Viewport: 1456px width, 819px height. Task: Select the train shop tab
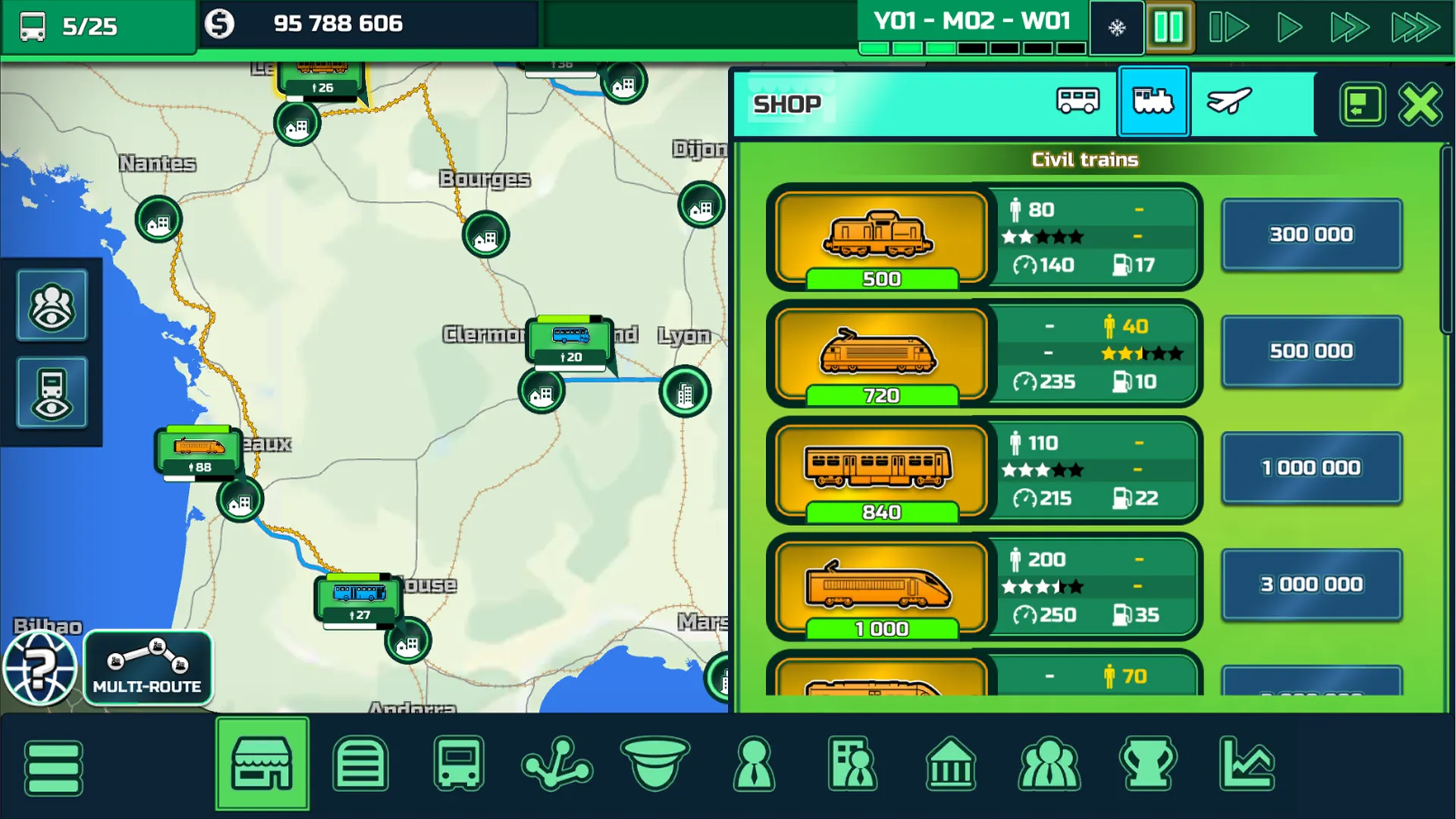click(x=1153, y=102)
